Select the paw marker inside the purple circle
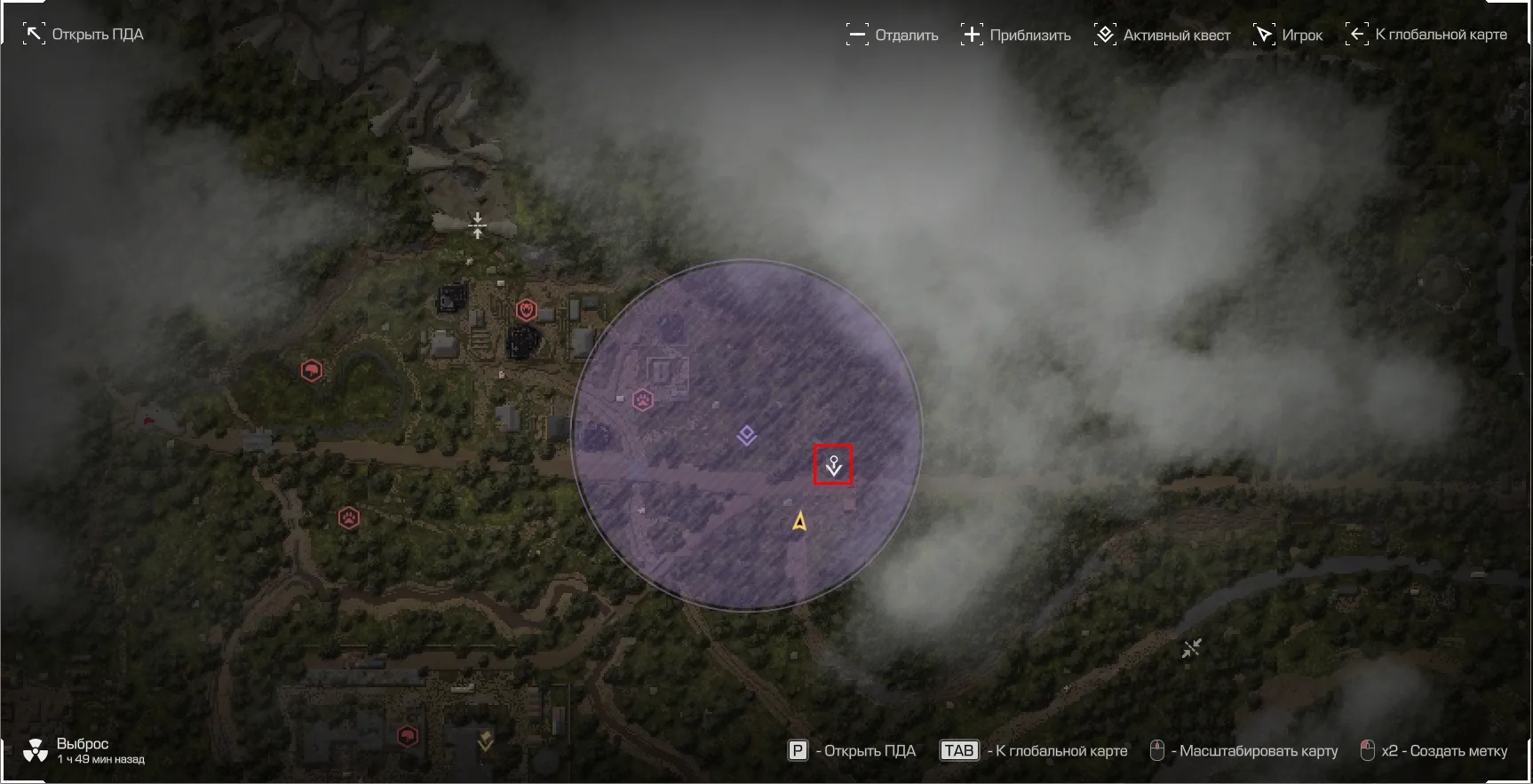The image size is (1533, 784). 642,400
